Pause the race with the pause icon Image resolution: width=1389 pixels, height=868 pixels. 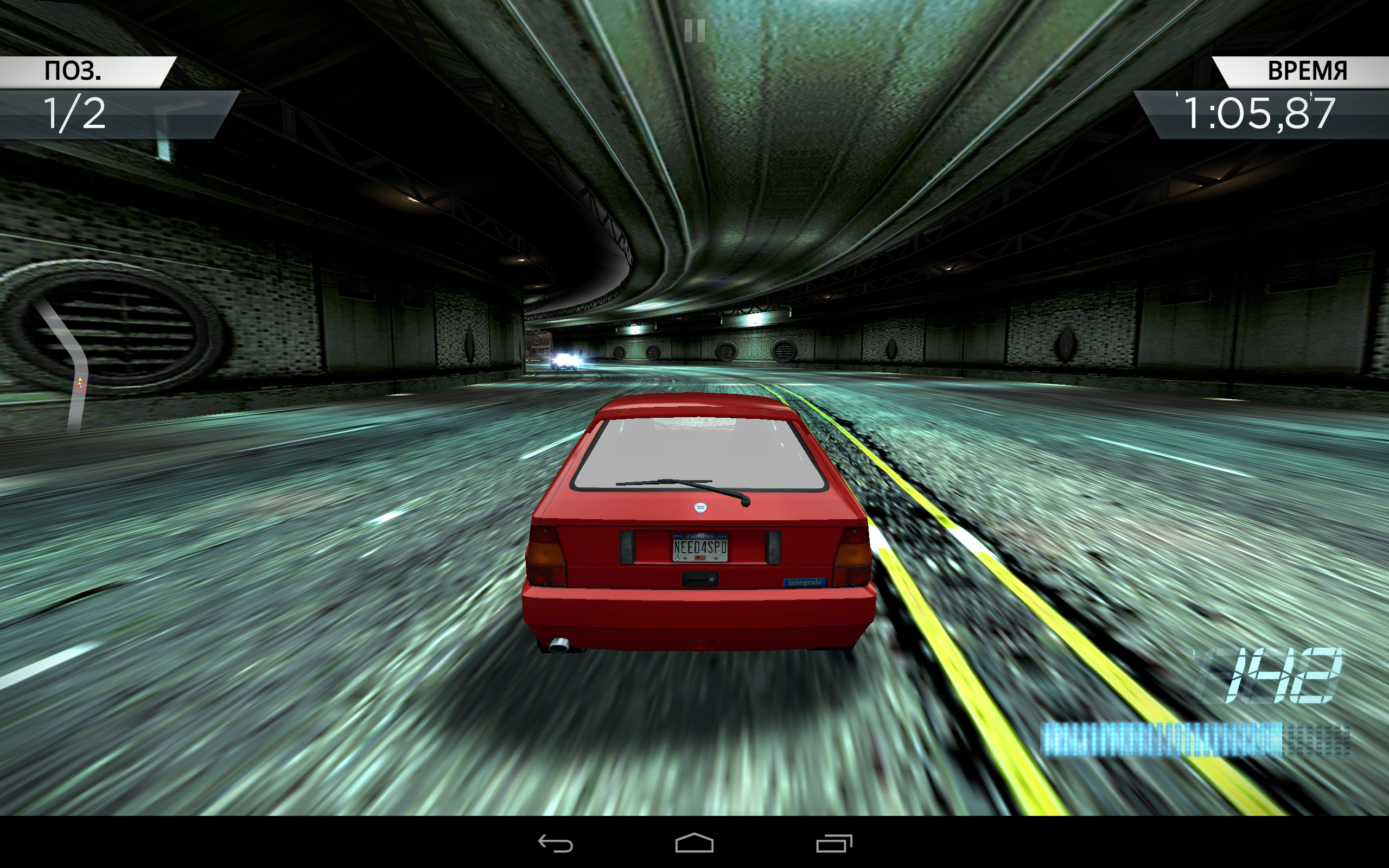pyautogui.click(x=694, y=30)
